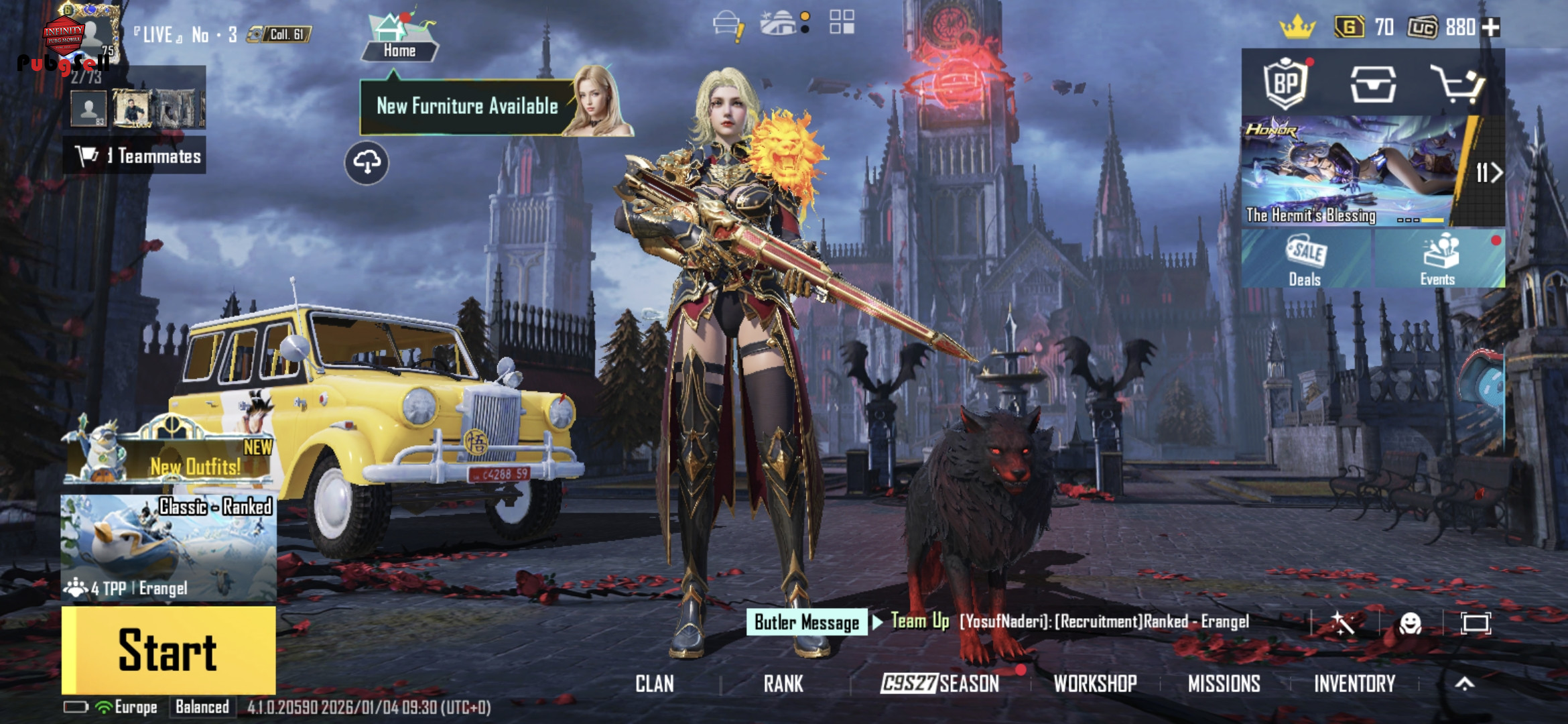1568x724 pixels.
Task: Open the MISSIONS menu
Action: pyautogui.click(x=1224, y=684)
